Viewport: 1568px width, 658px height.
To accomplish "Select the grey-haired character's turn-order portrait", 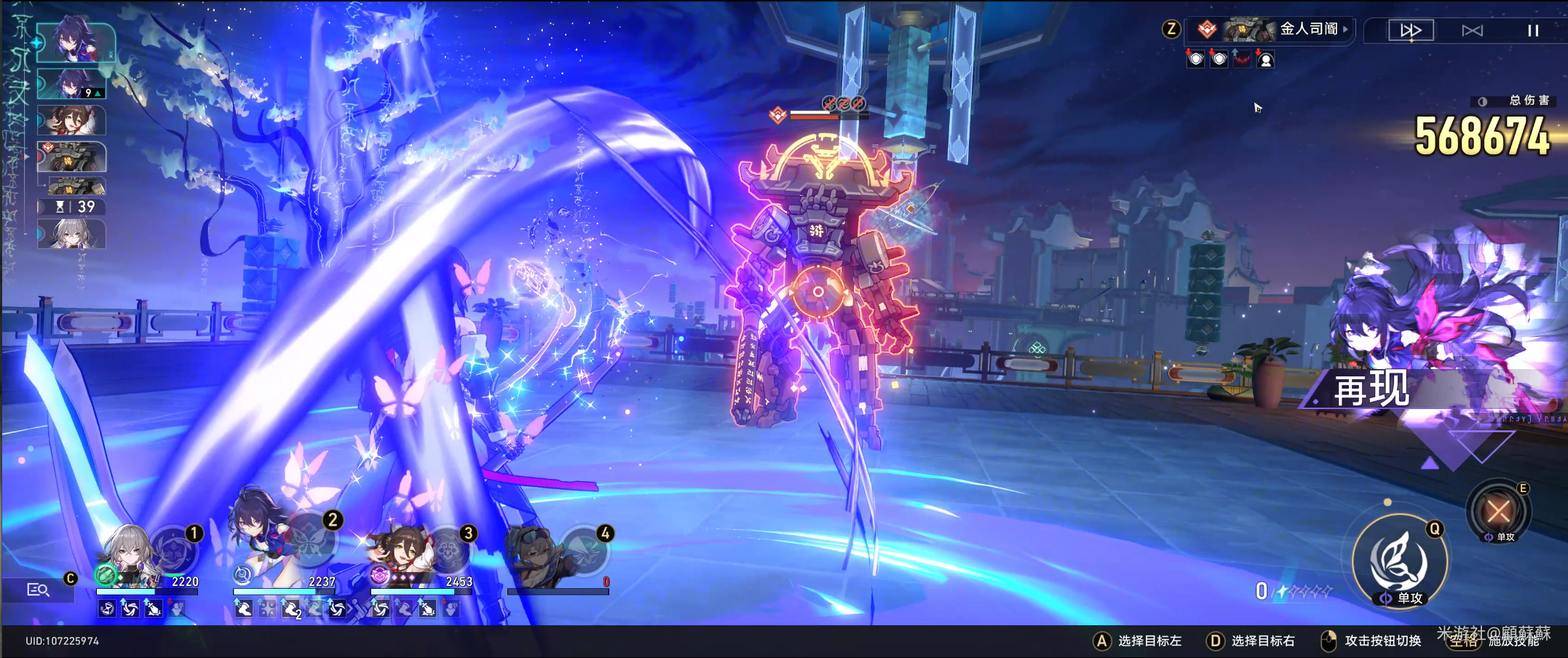I will tap(71, 234).
